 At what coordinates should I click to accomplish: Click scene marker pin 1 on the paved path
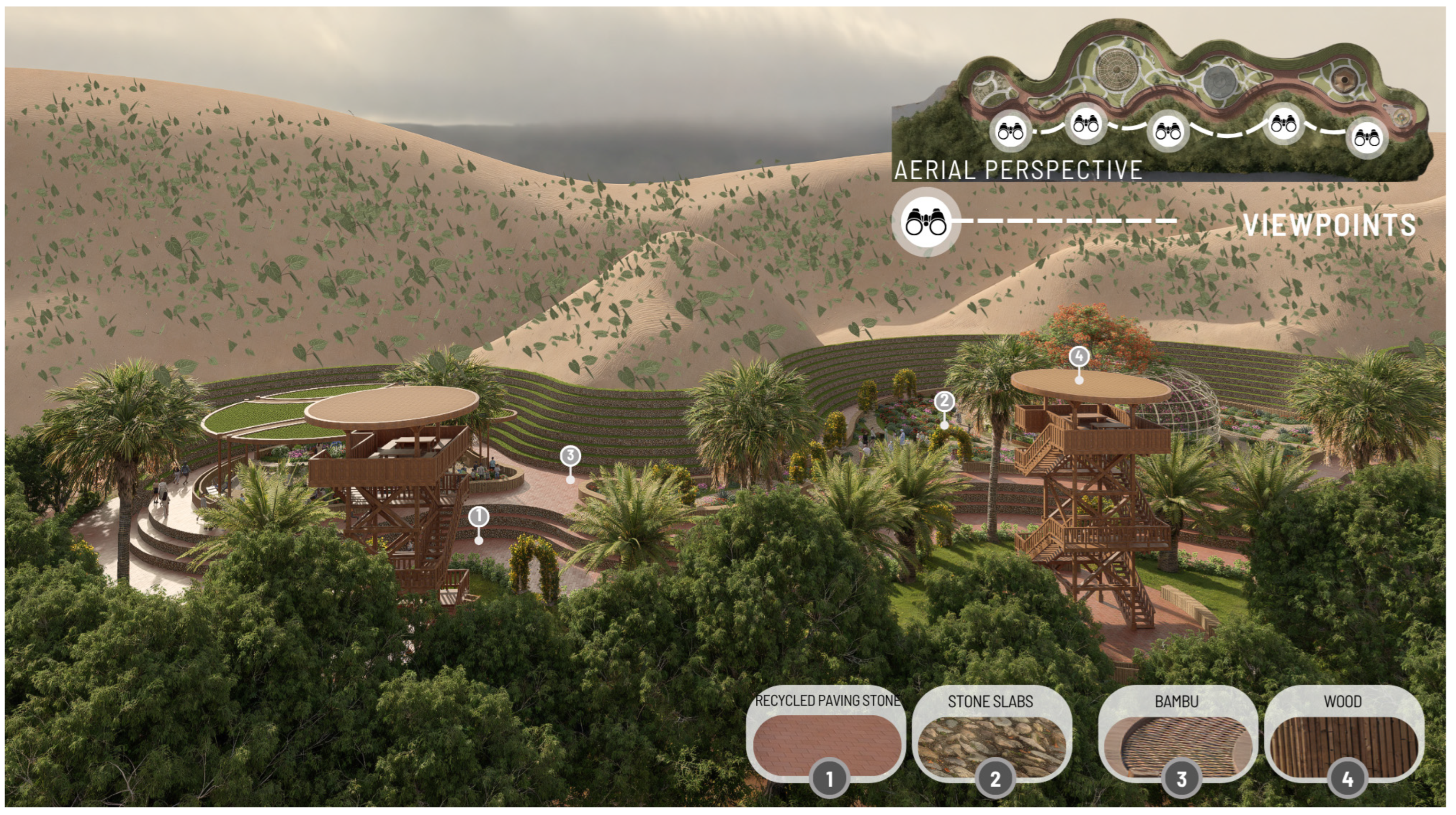coord(479,517)
